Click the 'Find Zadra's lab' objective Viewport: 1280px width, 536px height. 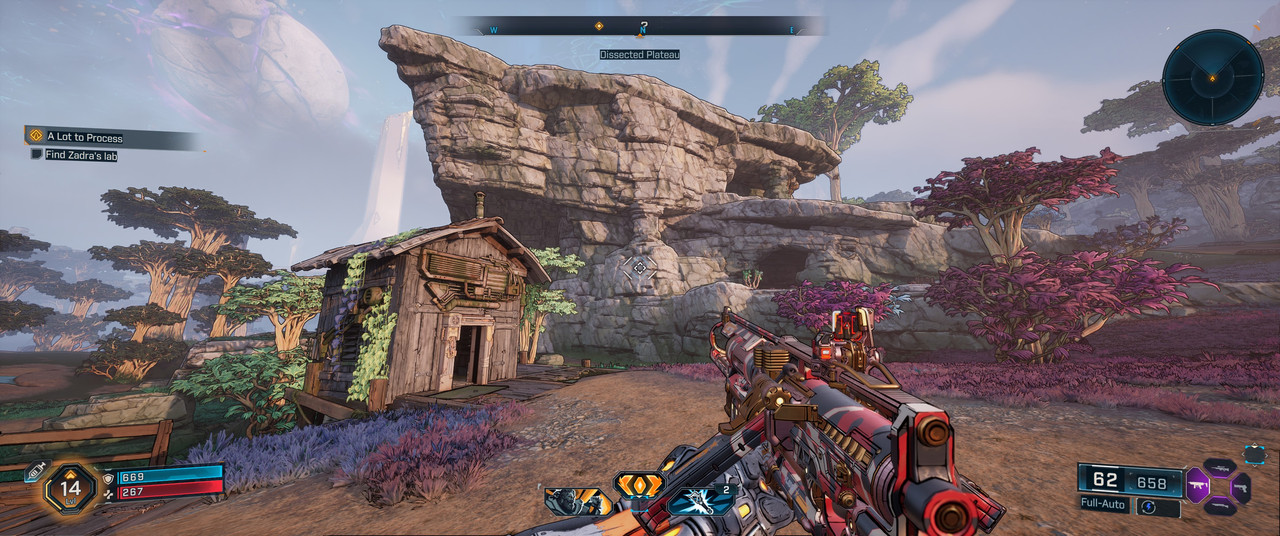[81, 155]
